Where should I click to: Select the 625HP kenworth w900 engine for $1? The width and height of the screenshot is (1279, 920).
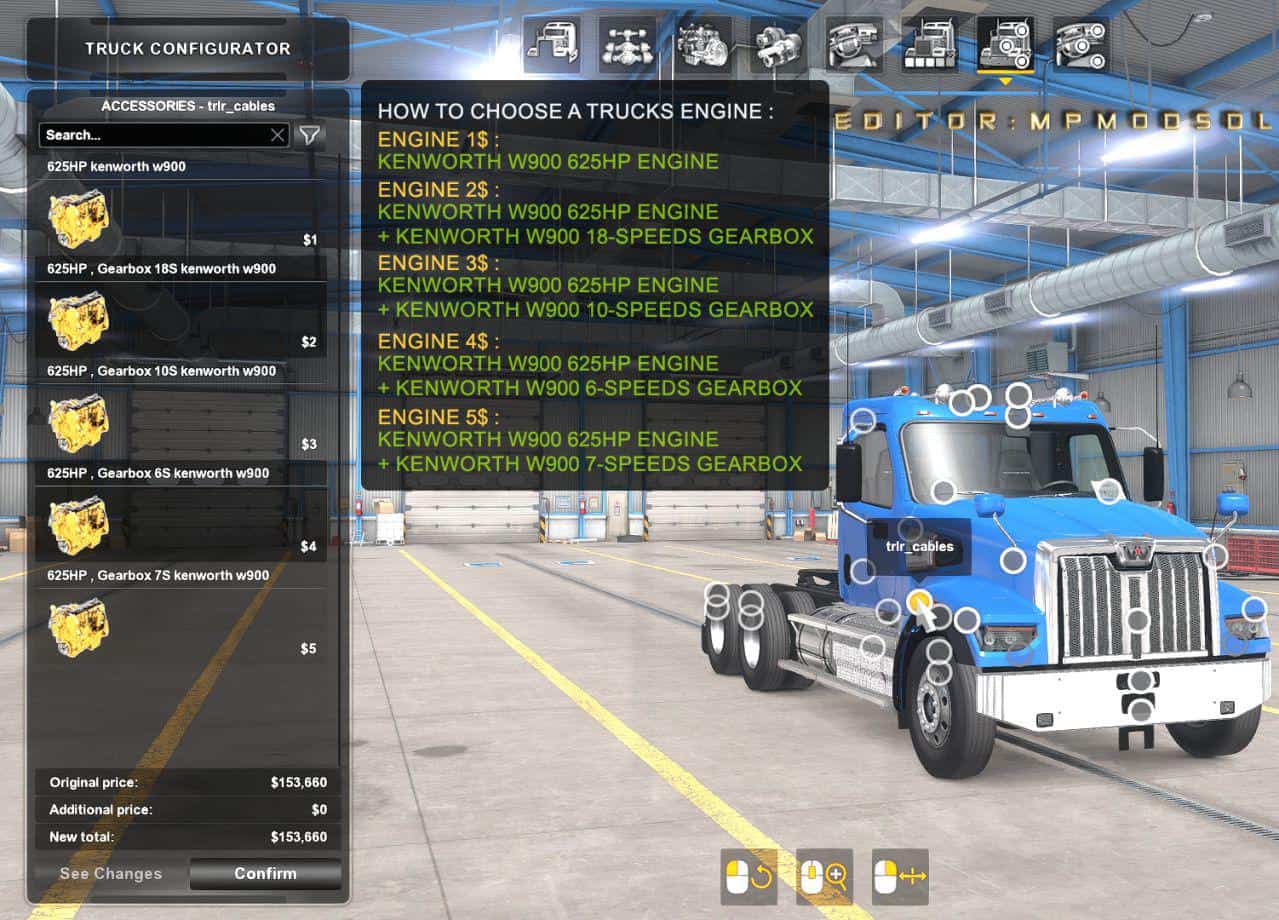pyautogui.click(x=180, y=217)
